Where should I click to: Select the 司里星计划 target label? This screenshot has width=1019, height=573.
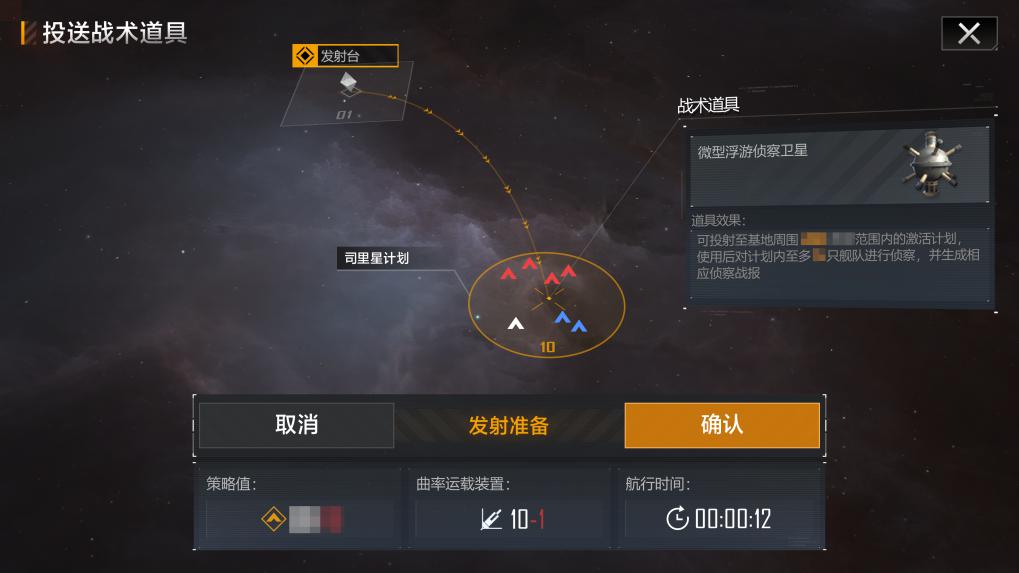[376, 259]
